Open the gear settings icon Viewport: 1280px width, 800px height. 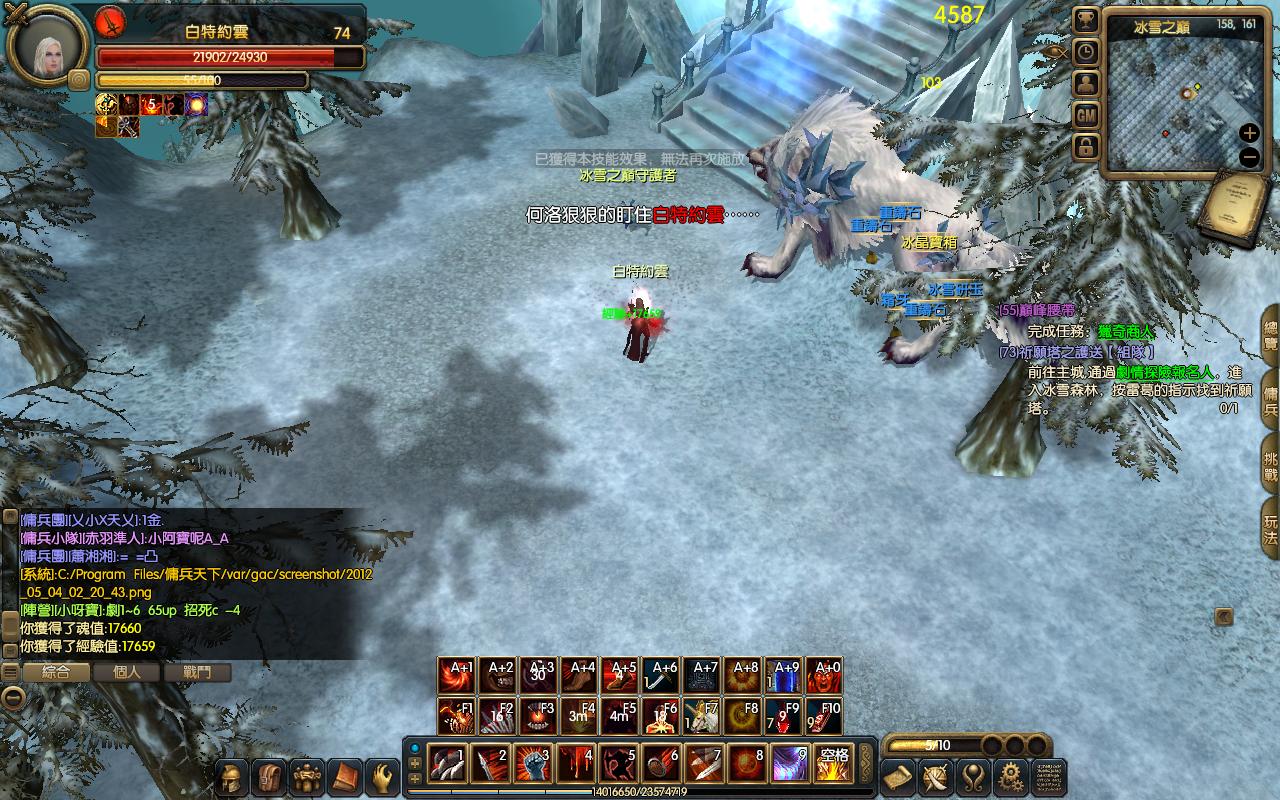click(x=1011, y=777)
